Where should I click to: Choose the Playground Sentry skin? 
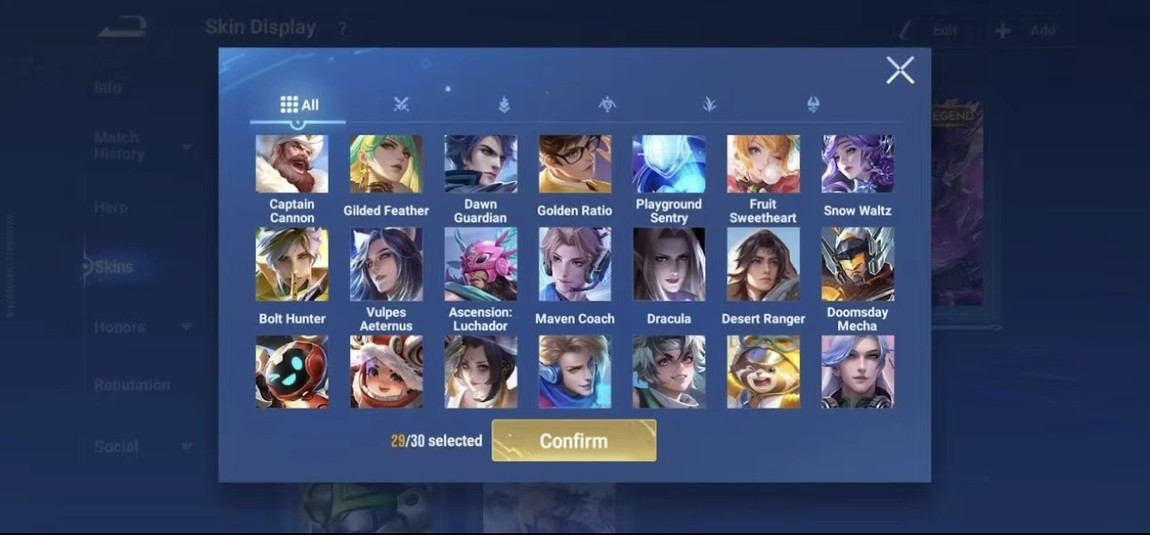(x=669, y=164)
